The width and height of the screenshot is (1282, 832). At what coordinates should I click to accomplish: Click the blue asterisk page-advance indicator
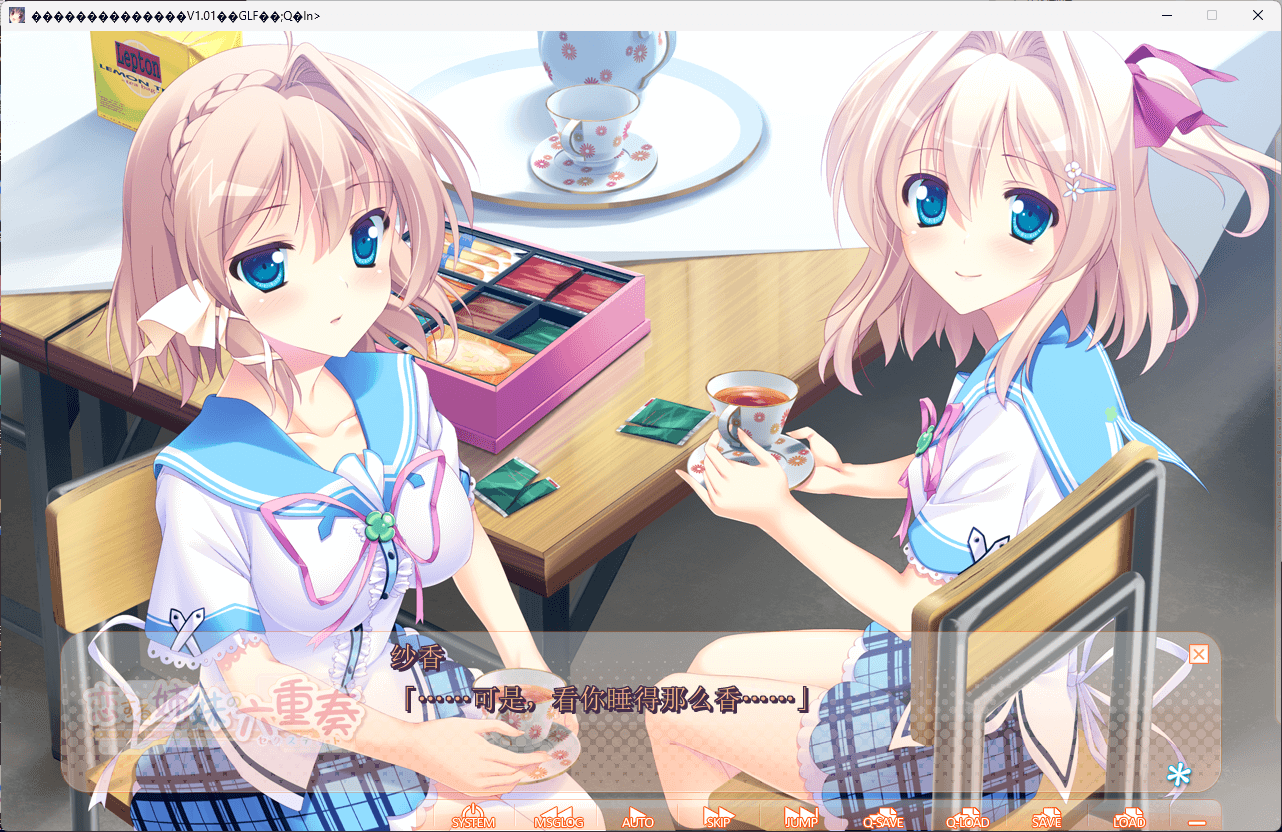[1179, 775]
